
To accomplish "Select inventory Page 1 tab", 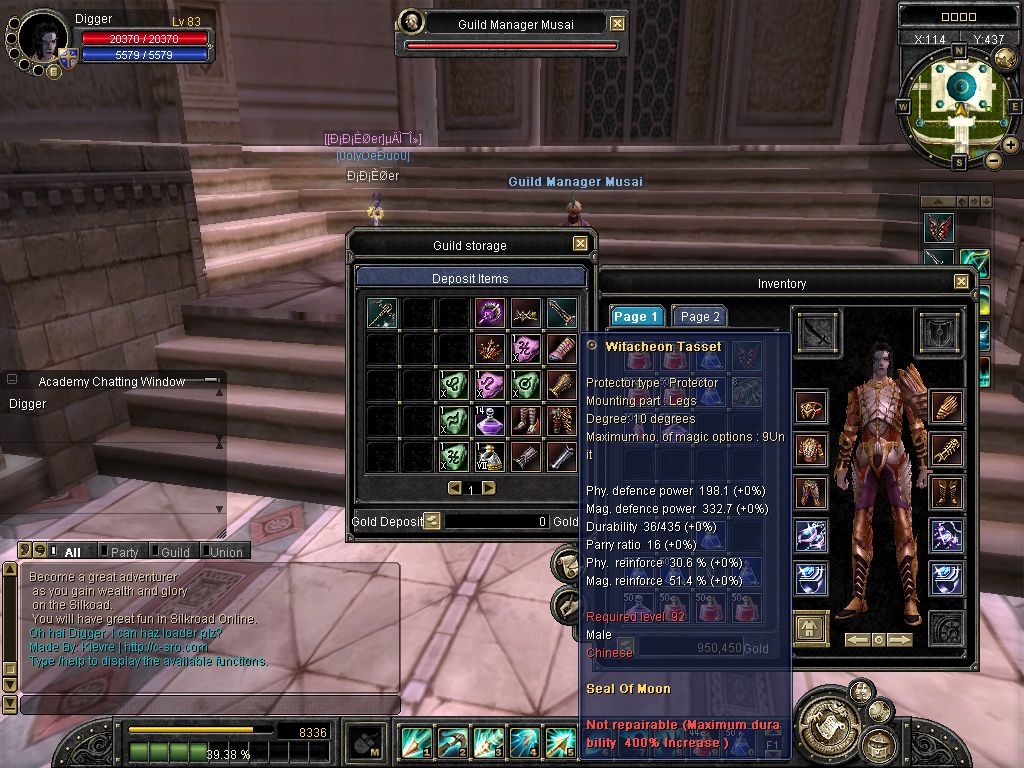I will click(x=636, y=317).
